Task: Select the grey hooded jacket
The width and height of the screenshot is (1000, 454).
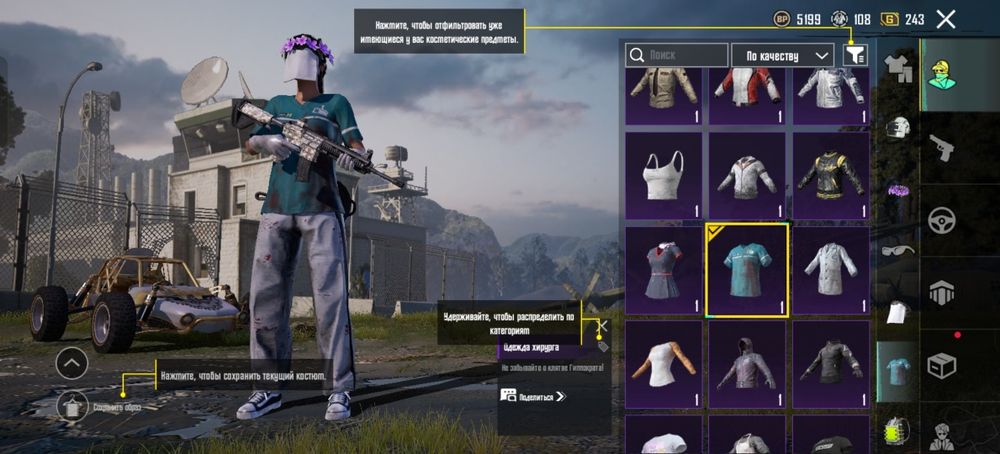Action: [x=747, y=364]
